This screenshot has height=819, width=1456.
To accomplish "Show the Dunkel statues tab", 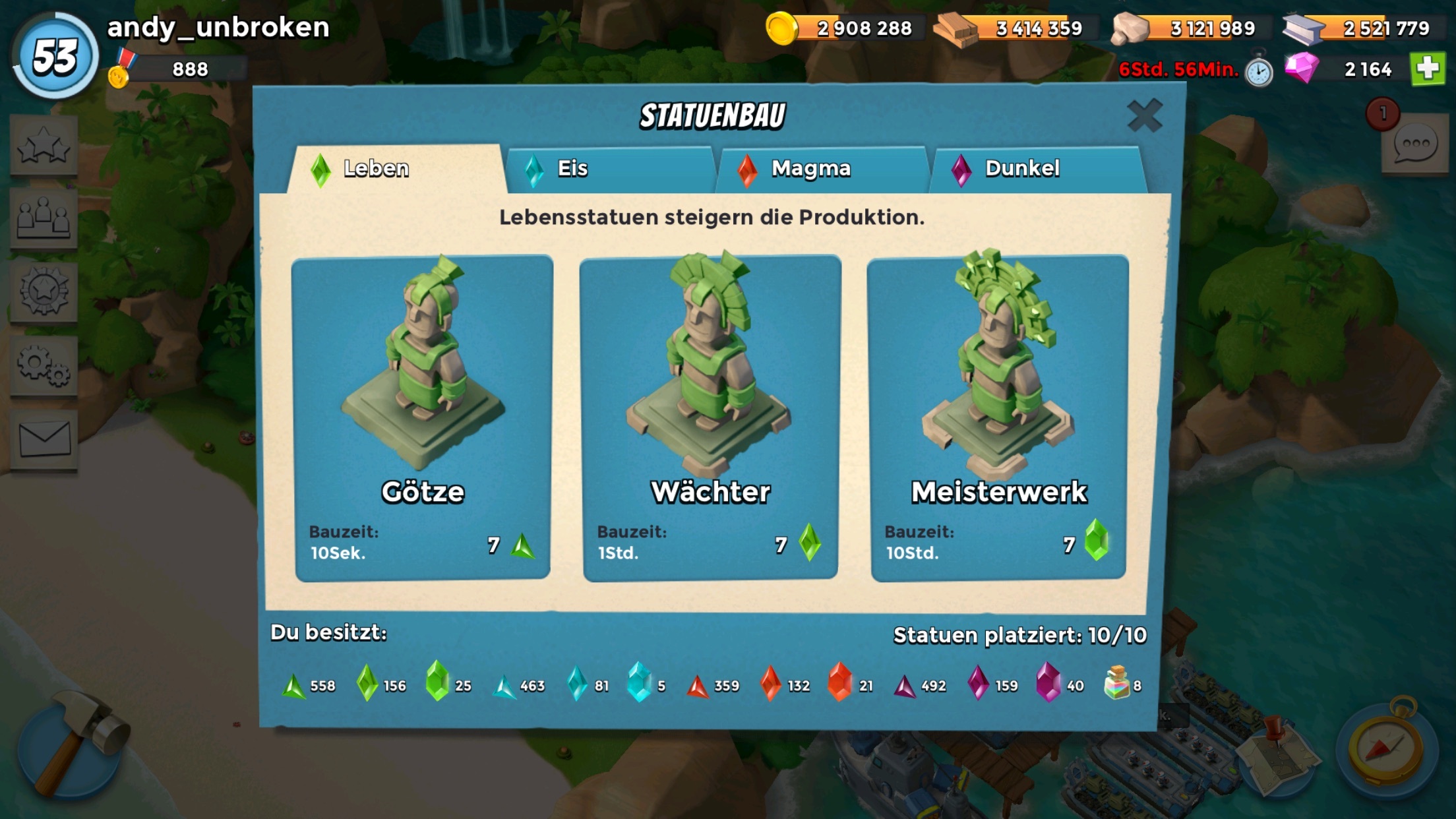I will point(1035,169).
